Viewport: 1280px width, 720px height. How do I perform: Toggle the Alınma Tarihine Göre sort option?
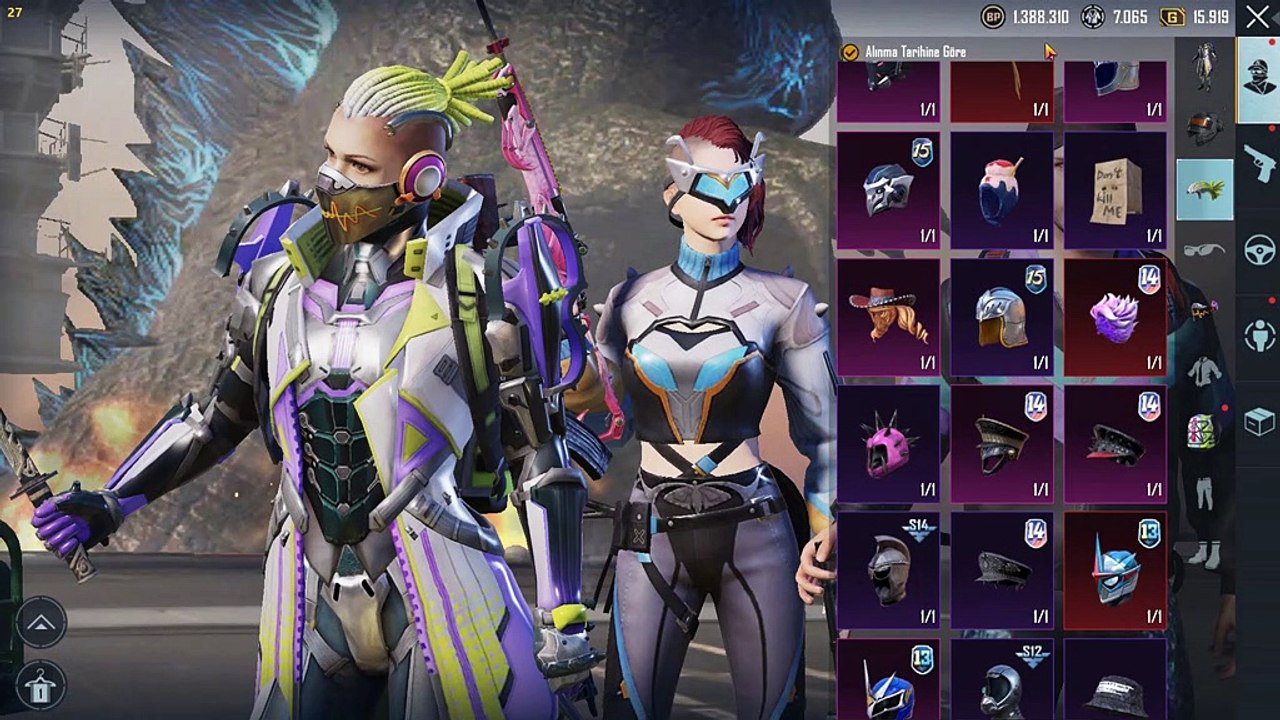[851, 52]
